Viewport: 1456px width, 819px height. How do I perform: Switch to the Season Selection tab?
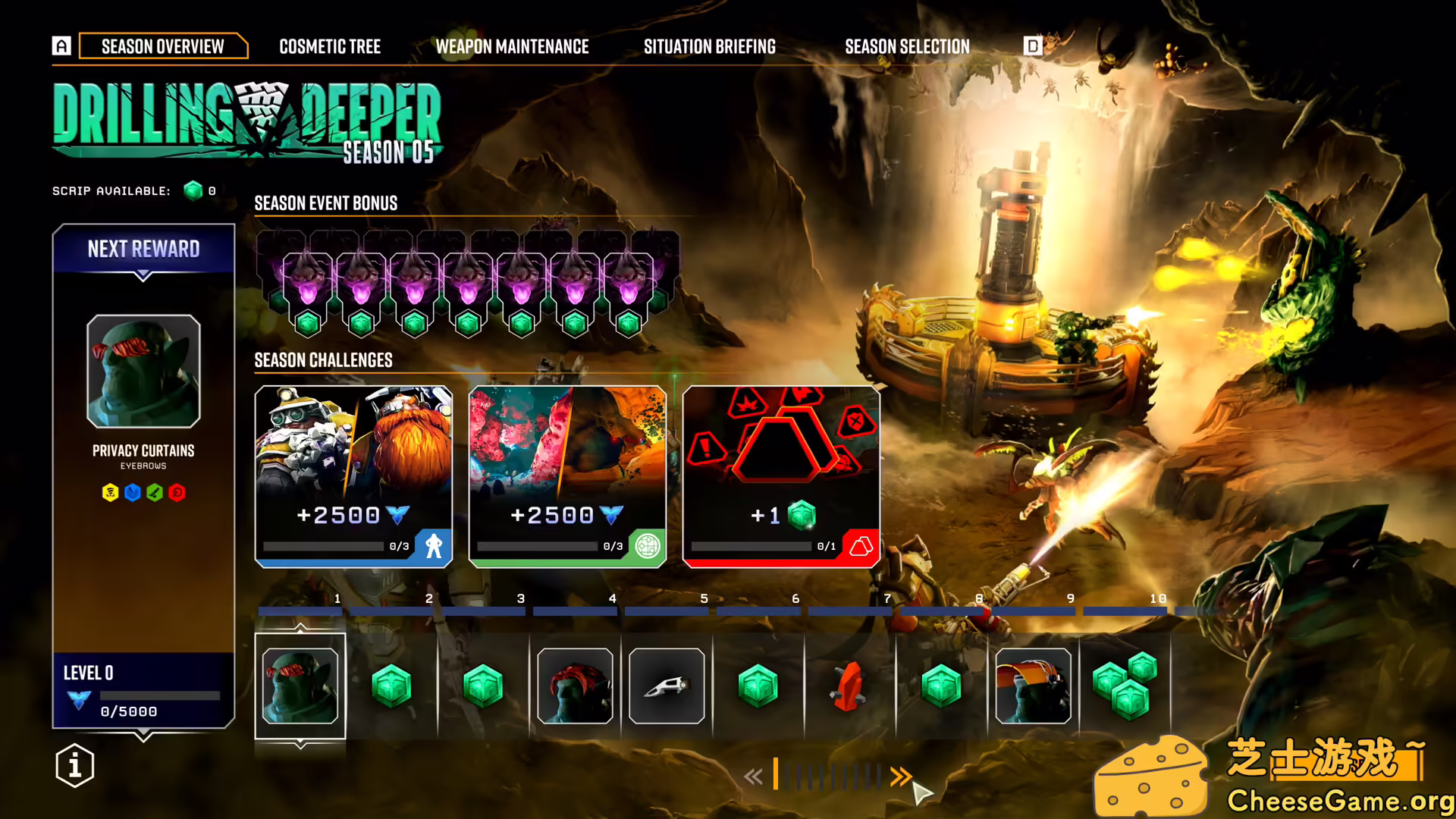[907, 46]
